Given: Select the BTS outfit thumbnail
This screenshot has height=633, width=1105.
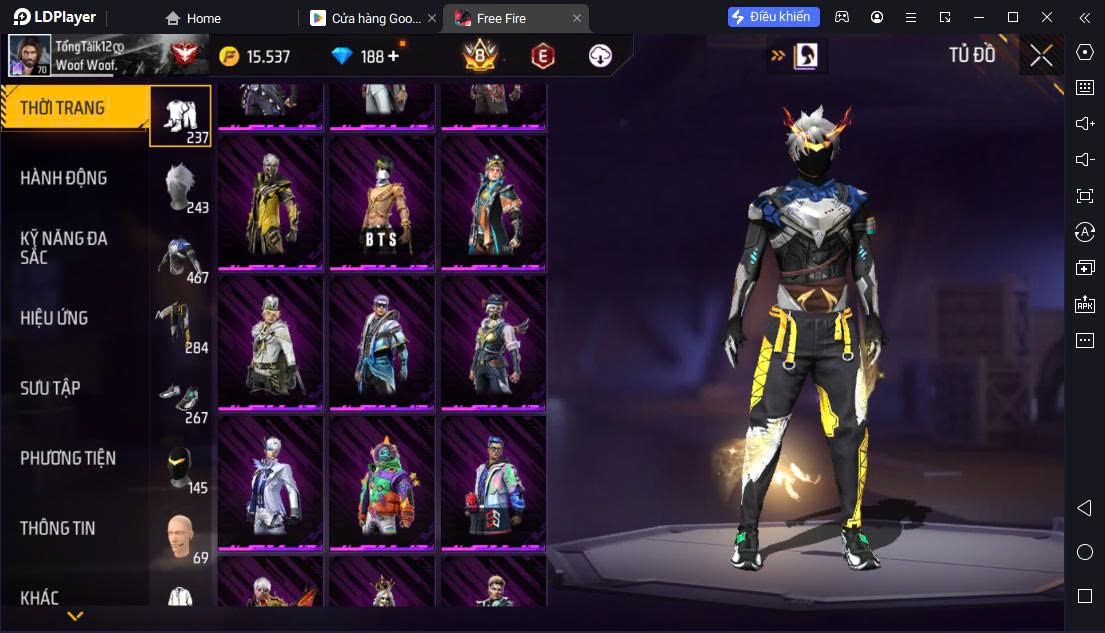Looking at the screenshot, I should (x=381, y=201).
